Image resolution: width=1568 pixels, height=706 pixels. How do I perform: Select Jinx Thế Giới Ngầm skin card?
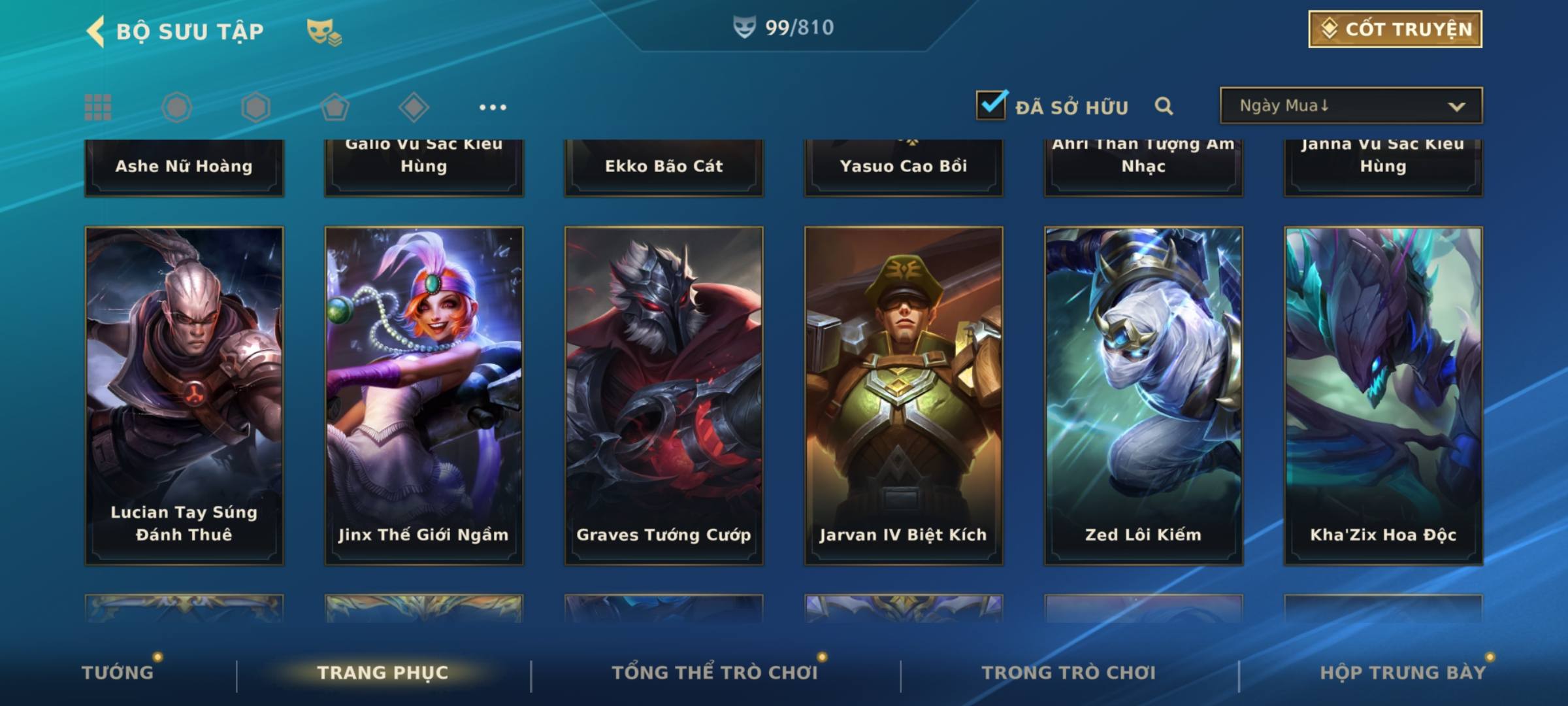tap(424, 395)
